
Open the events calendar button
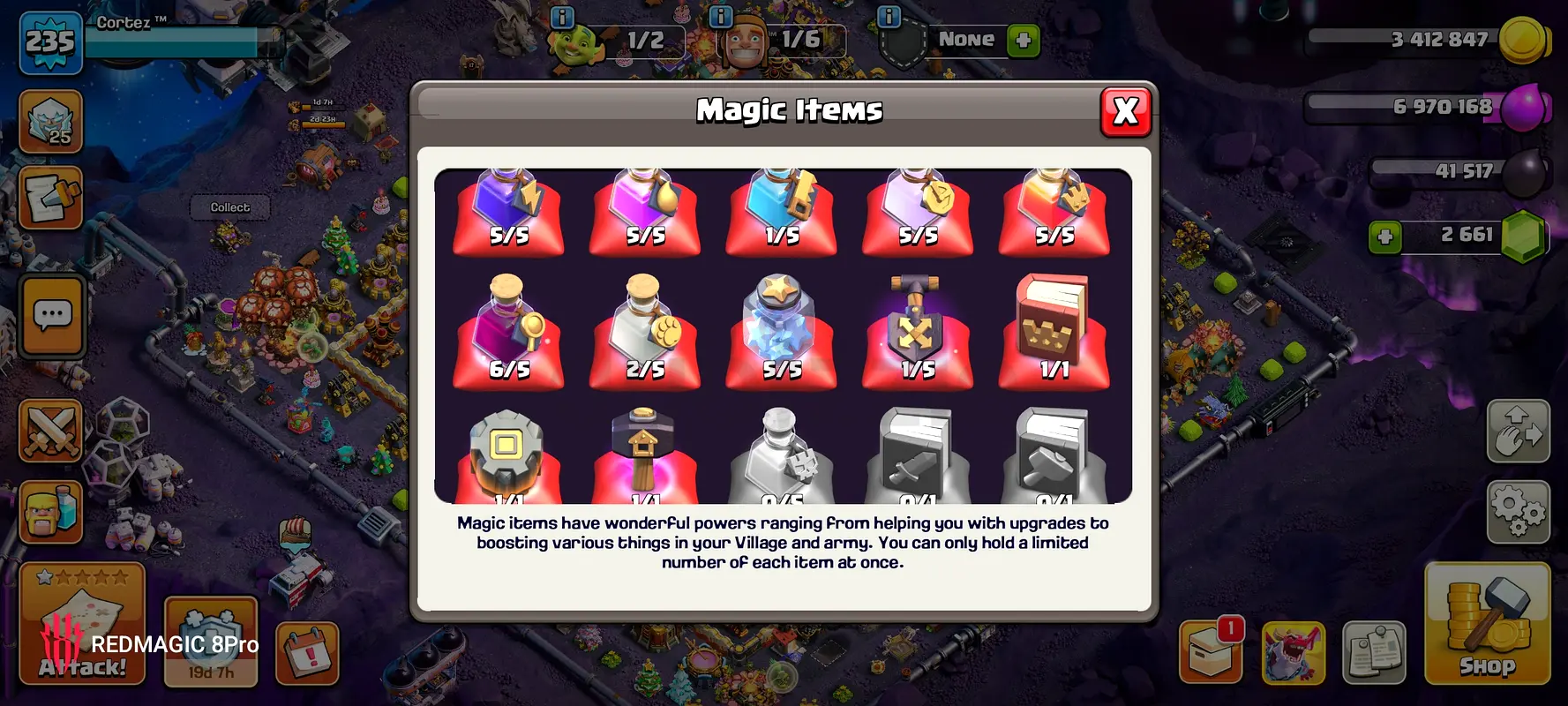tap(307, 654)
